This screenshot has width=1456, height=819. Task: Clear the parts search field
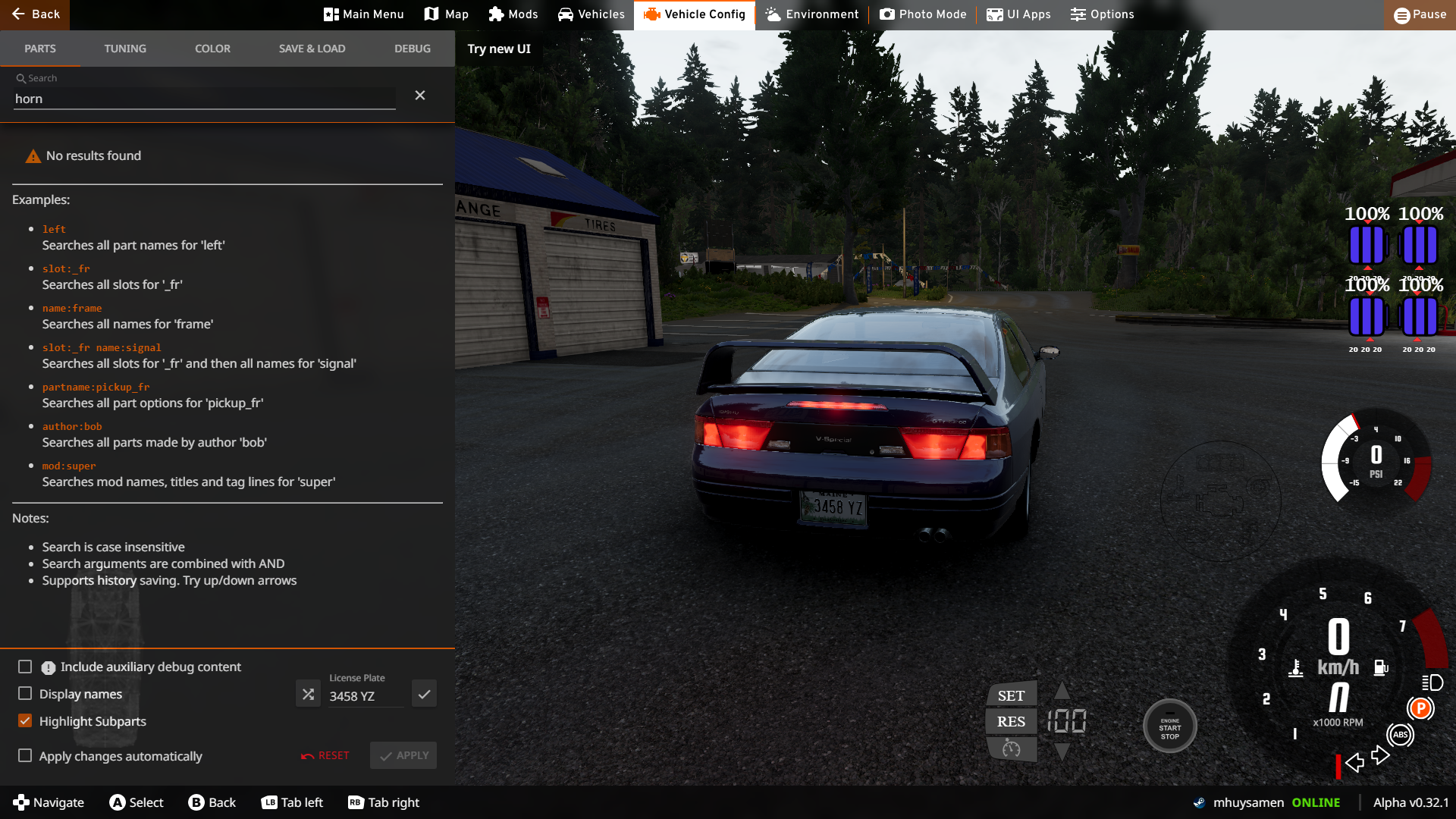click(x=420, y=96)
